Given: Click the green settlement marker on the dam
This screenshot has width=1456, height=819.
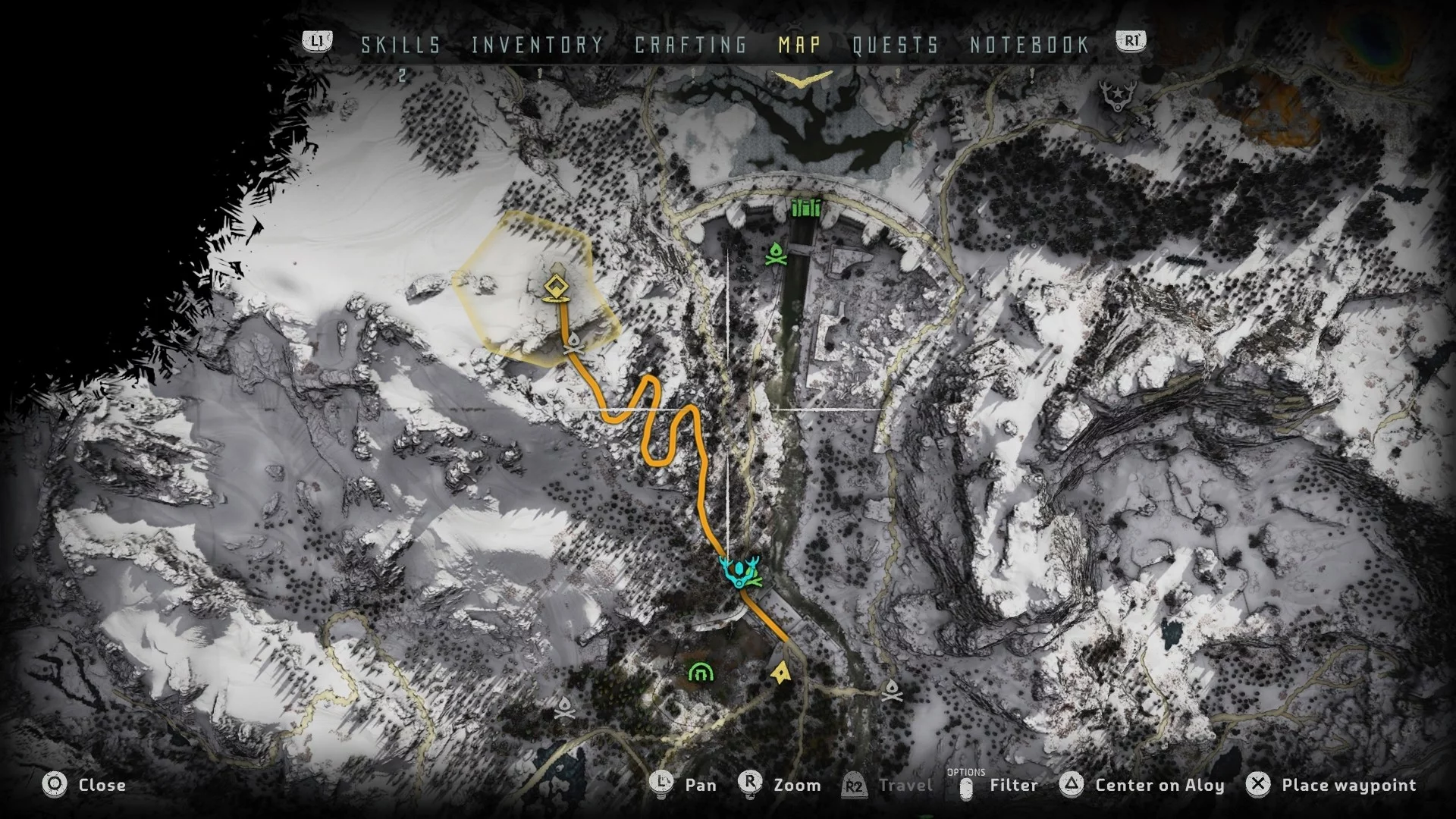Looking at the screenshot, I should [x=806, y=207].
